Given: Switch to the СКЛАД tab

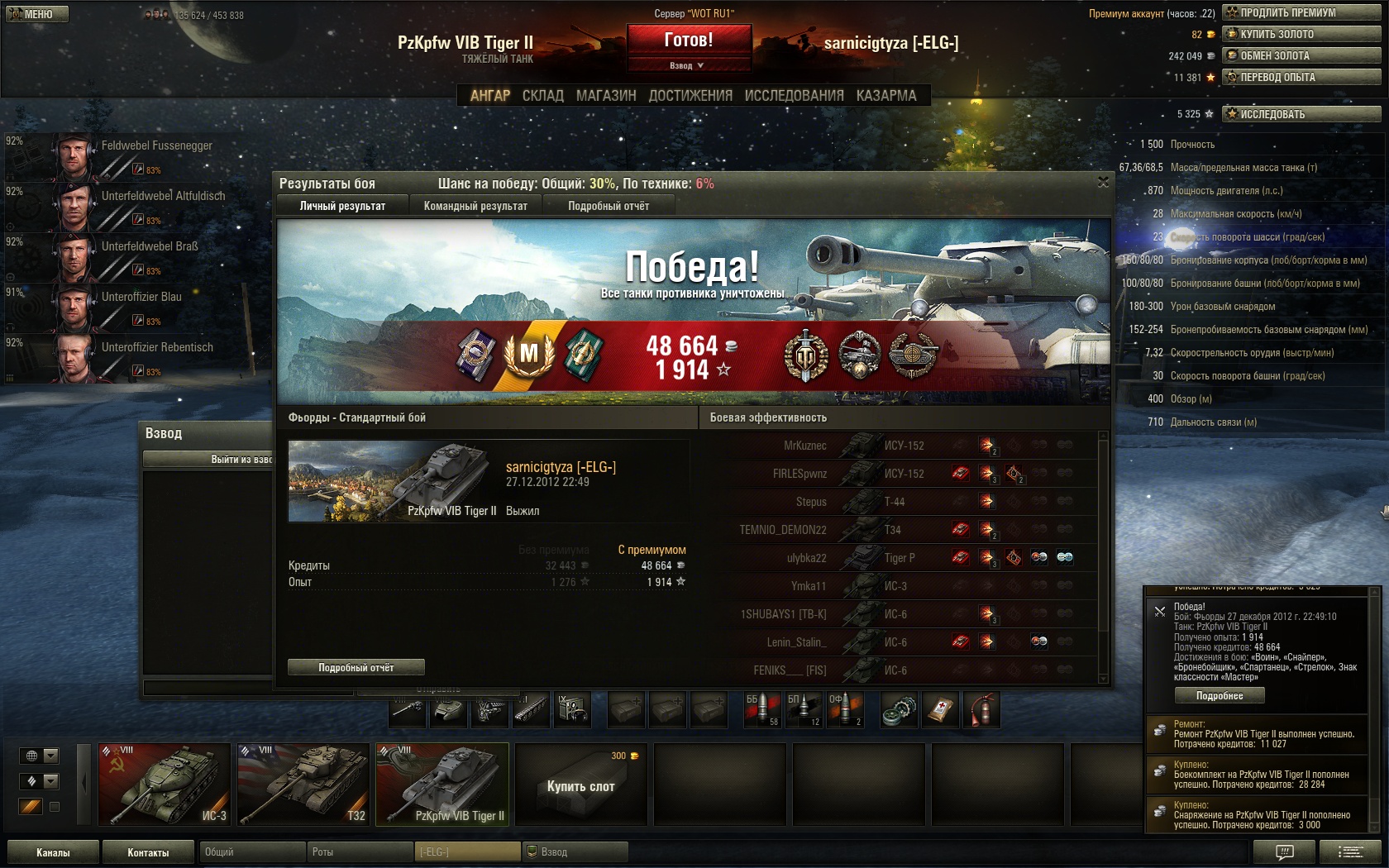Looking at the screenshot, I should click(542, 96).
